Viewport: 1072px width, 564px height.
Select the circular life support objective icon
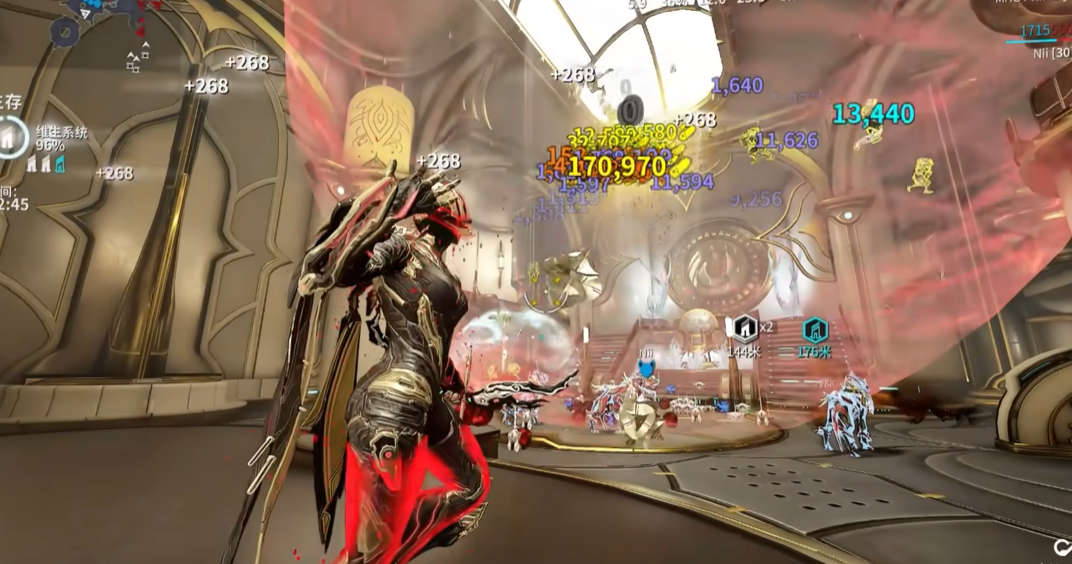coord(12,137)
